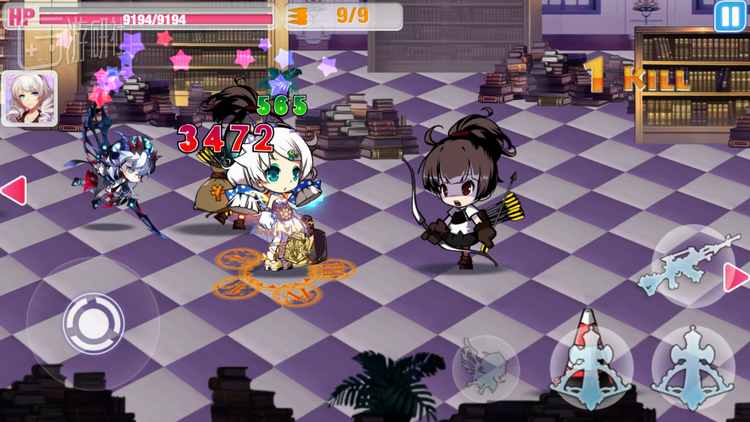Fire the crossbow button overlapping the striped cone
Image resolution: width=750 pixels, height=422 pixels.
pyautogui.click(x=590, y=366)
